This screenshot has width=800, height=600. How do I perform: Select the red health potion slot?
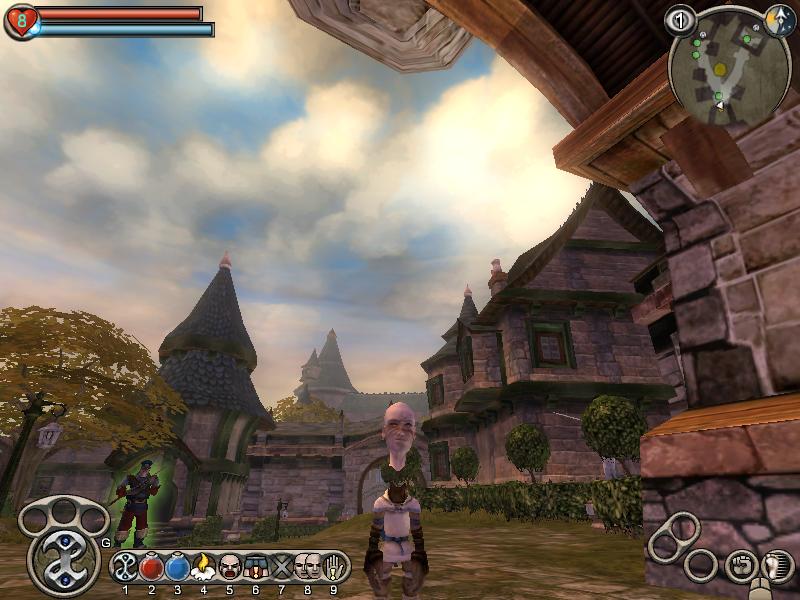[152, 567]
